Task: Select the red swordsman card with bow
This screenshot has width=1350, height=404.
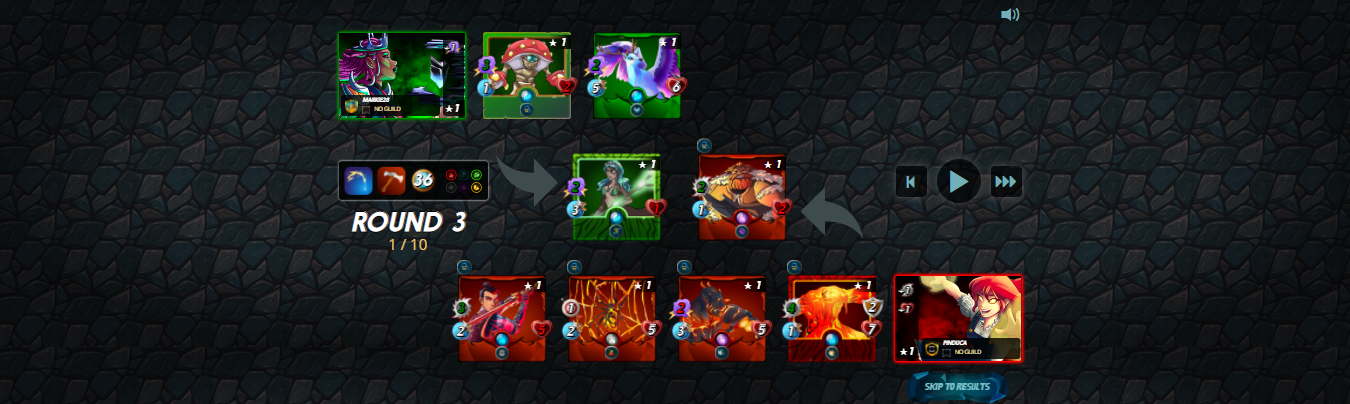Action: (x=502, y=318)
